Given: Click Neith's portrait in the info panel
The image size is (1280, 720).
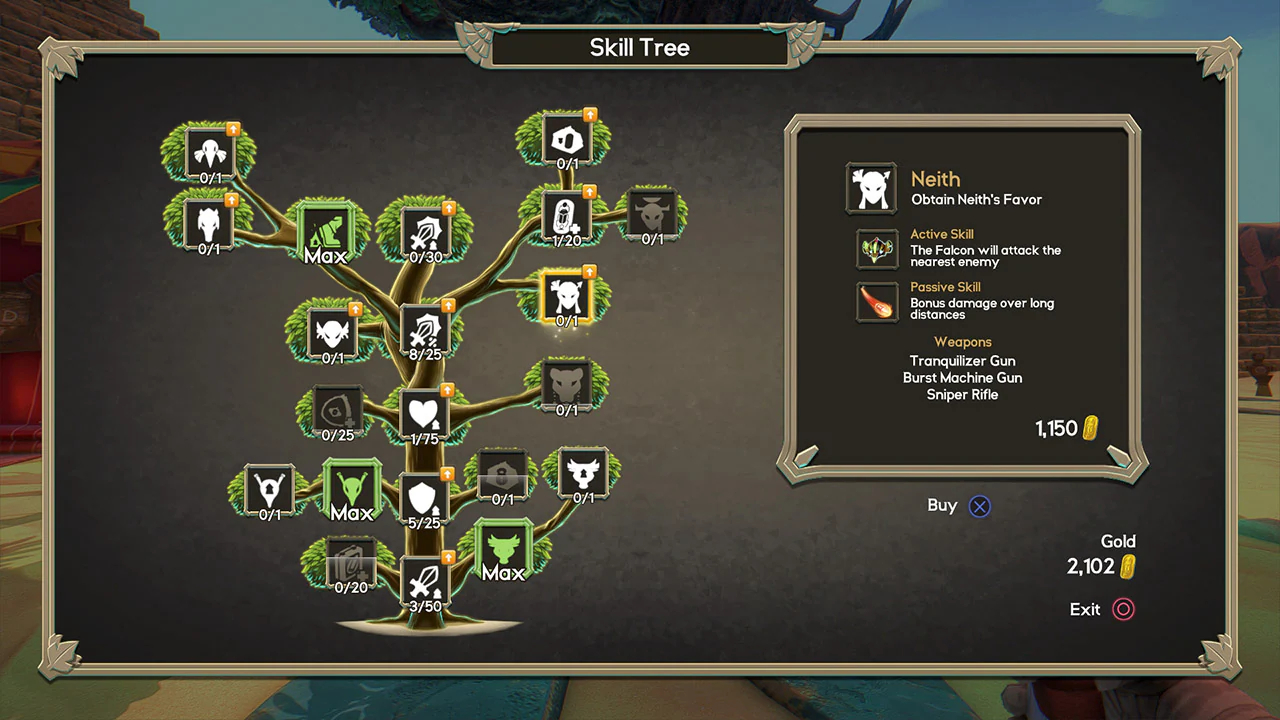Looking at the screenshot, I should 871,188.
